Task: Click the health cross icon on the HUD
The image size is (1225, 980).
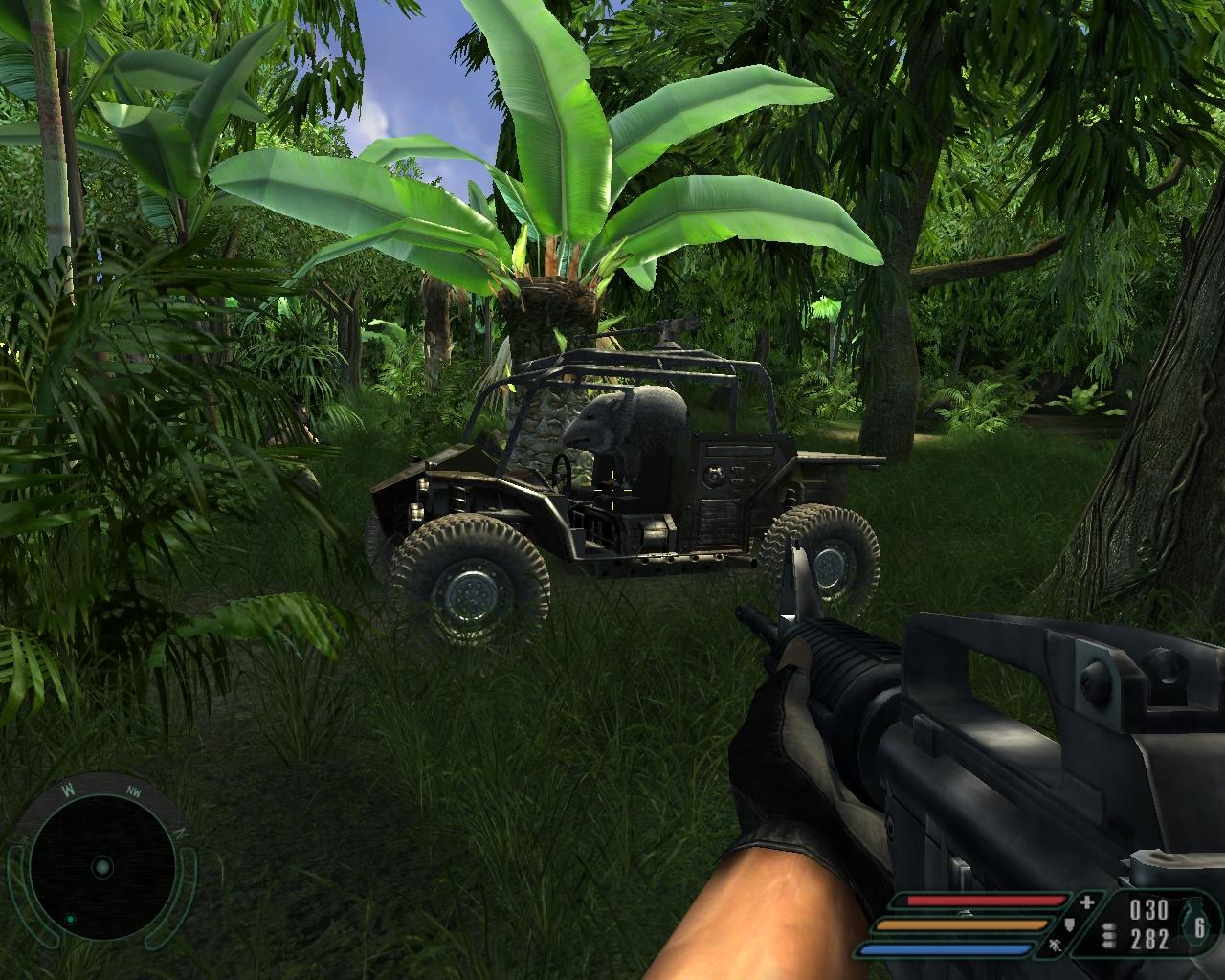Action: pyautogui.click(x=1086, y=902)
